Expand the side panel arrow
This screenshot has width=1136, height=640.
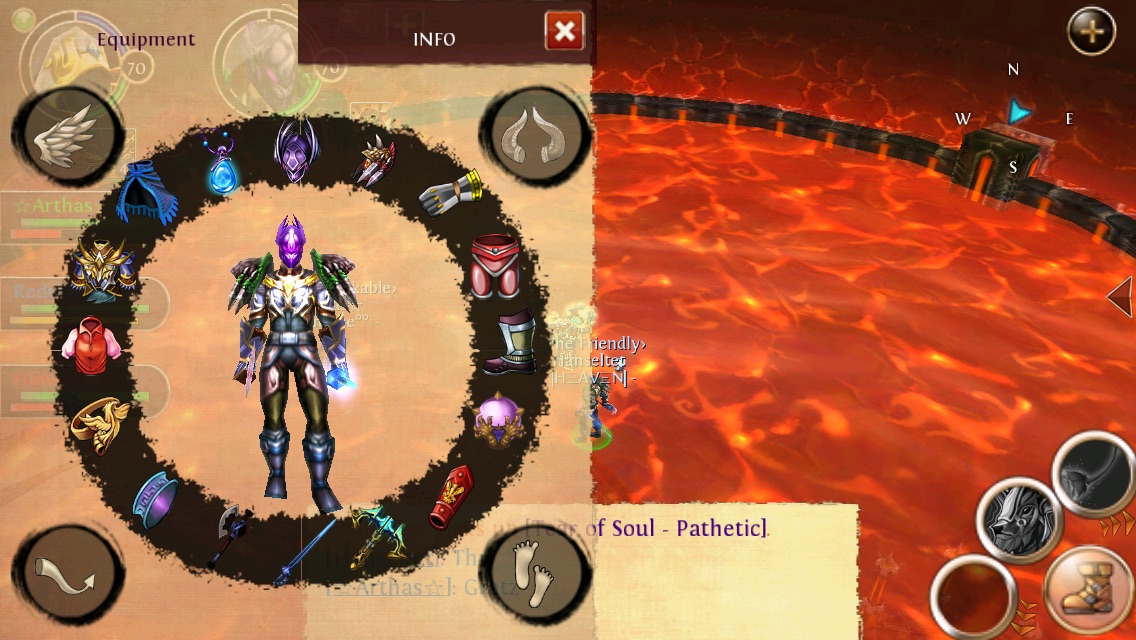(x=1121, y=297)
